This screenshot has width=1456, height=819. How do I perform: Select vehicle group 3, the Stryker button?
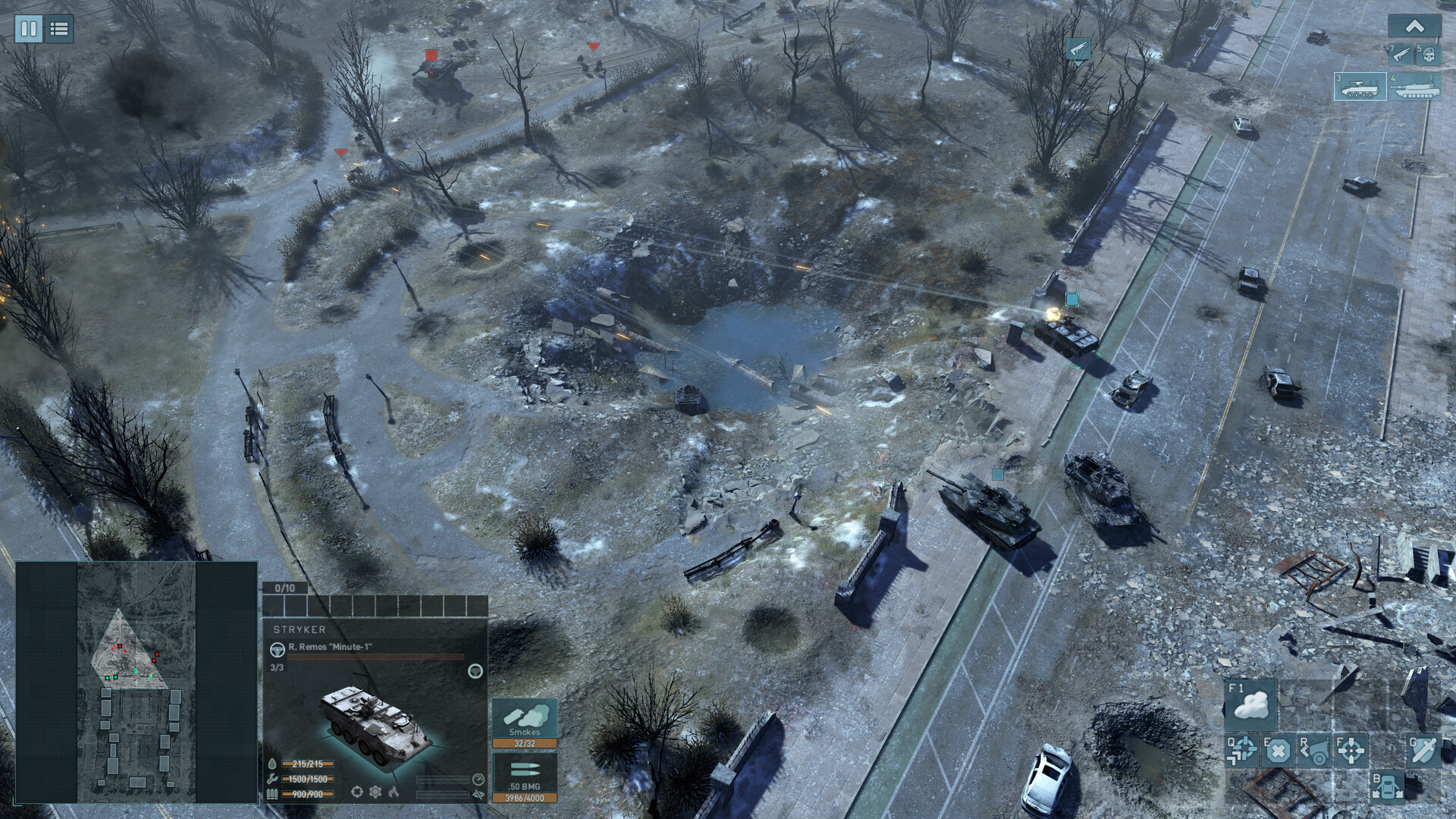(x=1361, y=87)
